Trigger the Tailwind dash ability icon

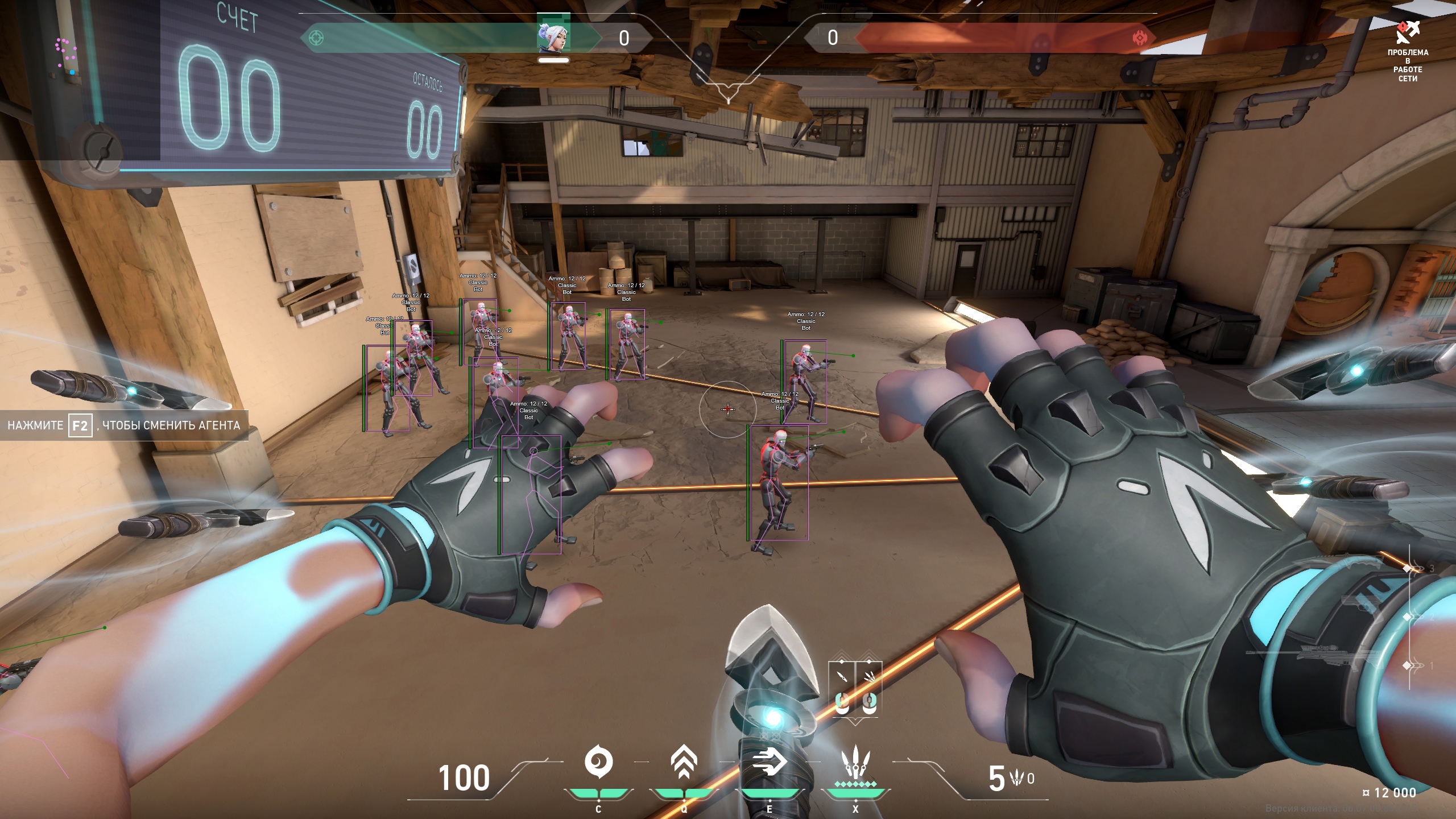point(769,763)
